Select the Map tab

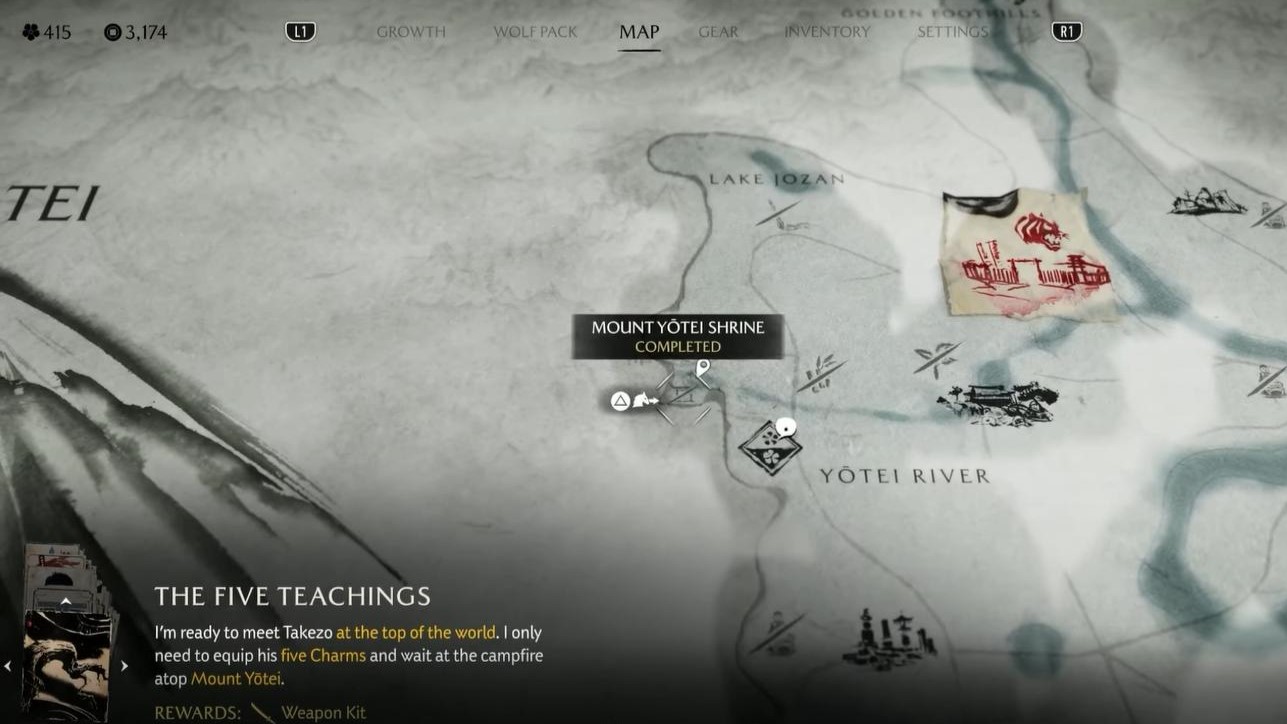[639, 32]
